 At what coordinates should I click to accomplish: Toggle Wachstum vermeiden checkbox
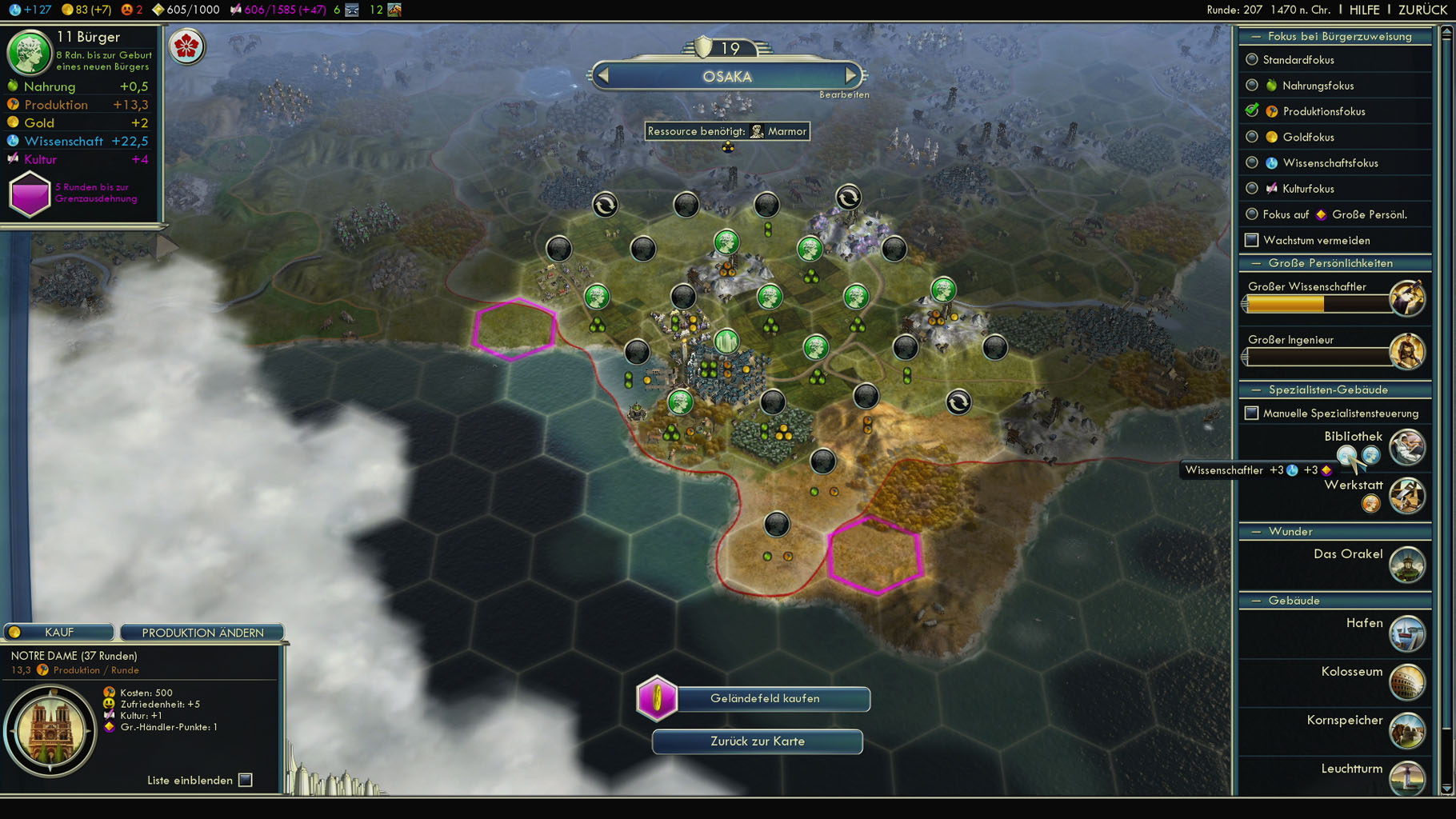pos(1252,240)
